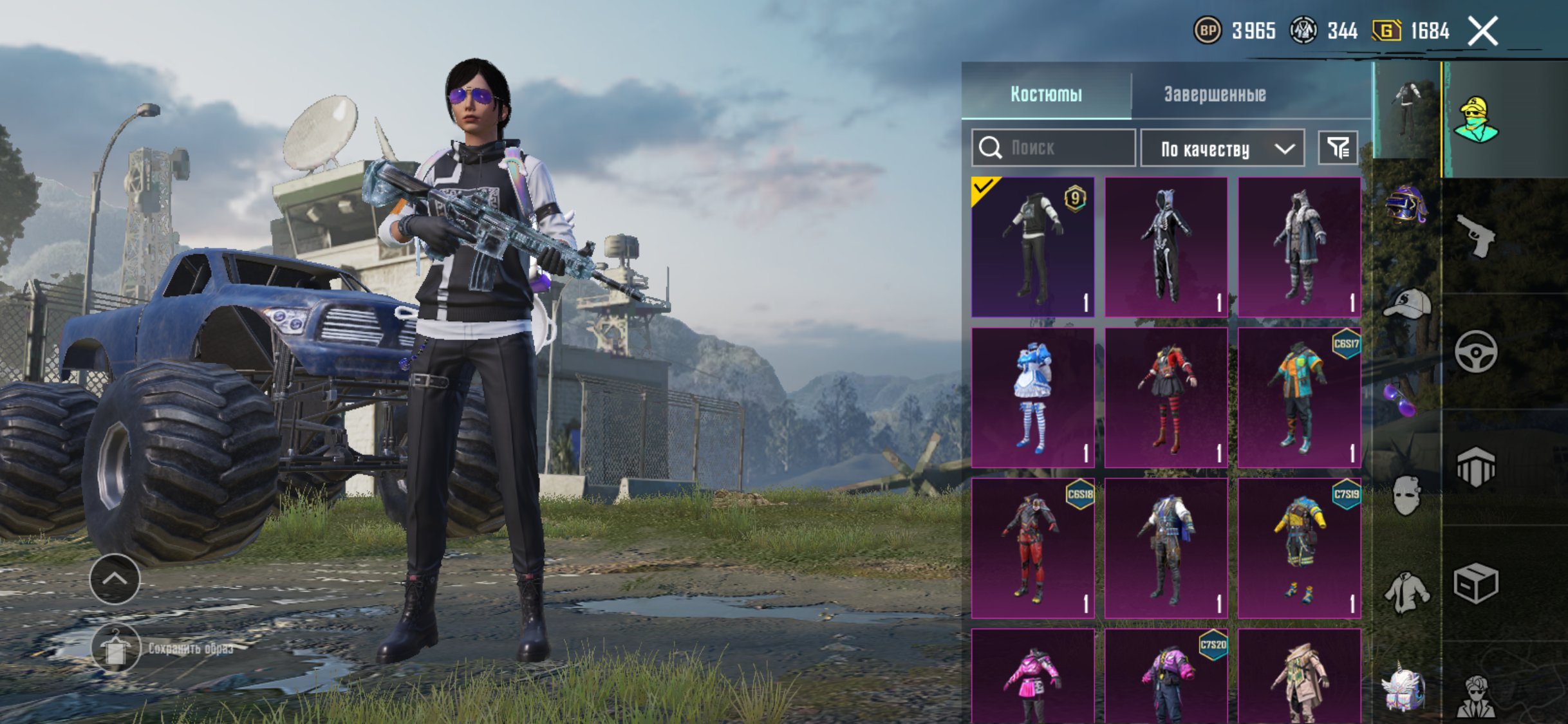Click Сохранить образ save outfit button
Screen dimensions: 1568x724
coord(116,649)
